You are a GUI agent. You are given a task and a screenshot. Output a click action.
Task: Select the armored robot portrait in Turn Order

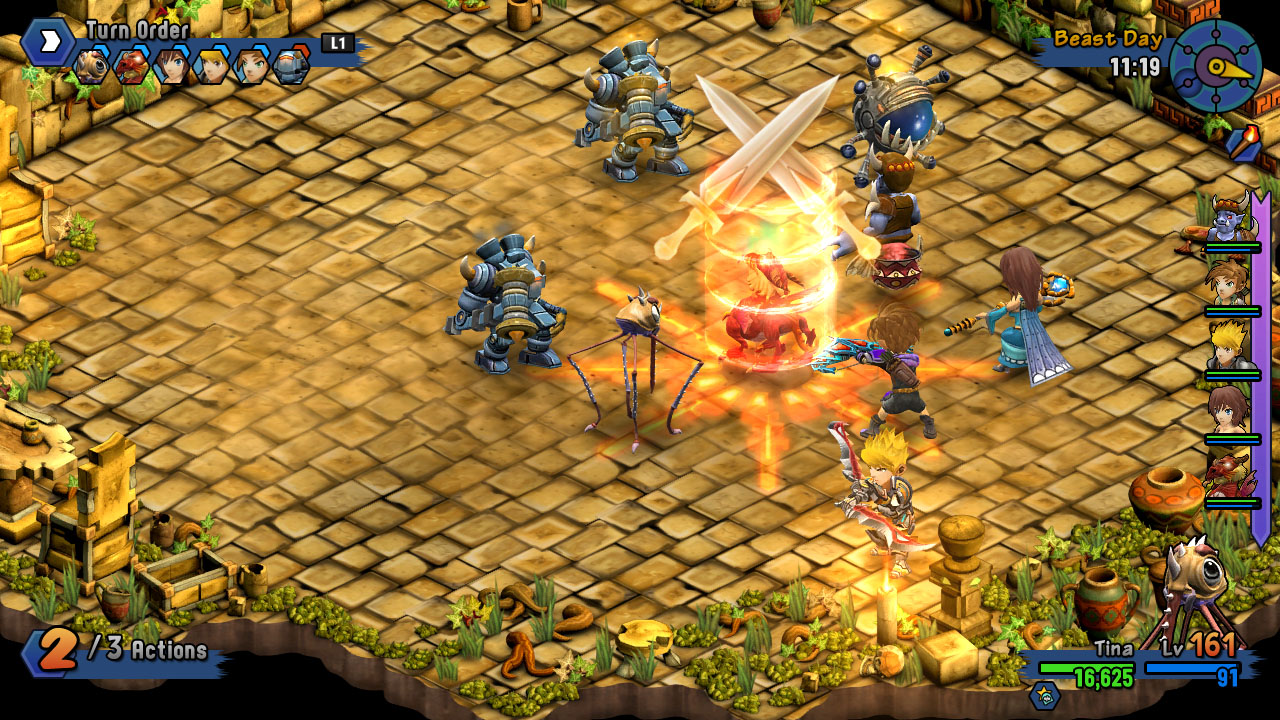291,66
